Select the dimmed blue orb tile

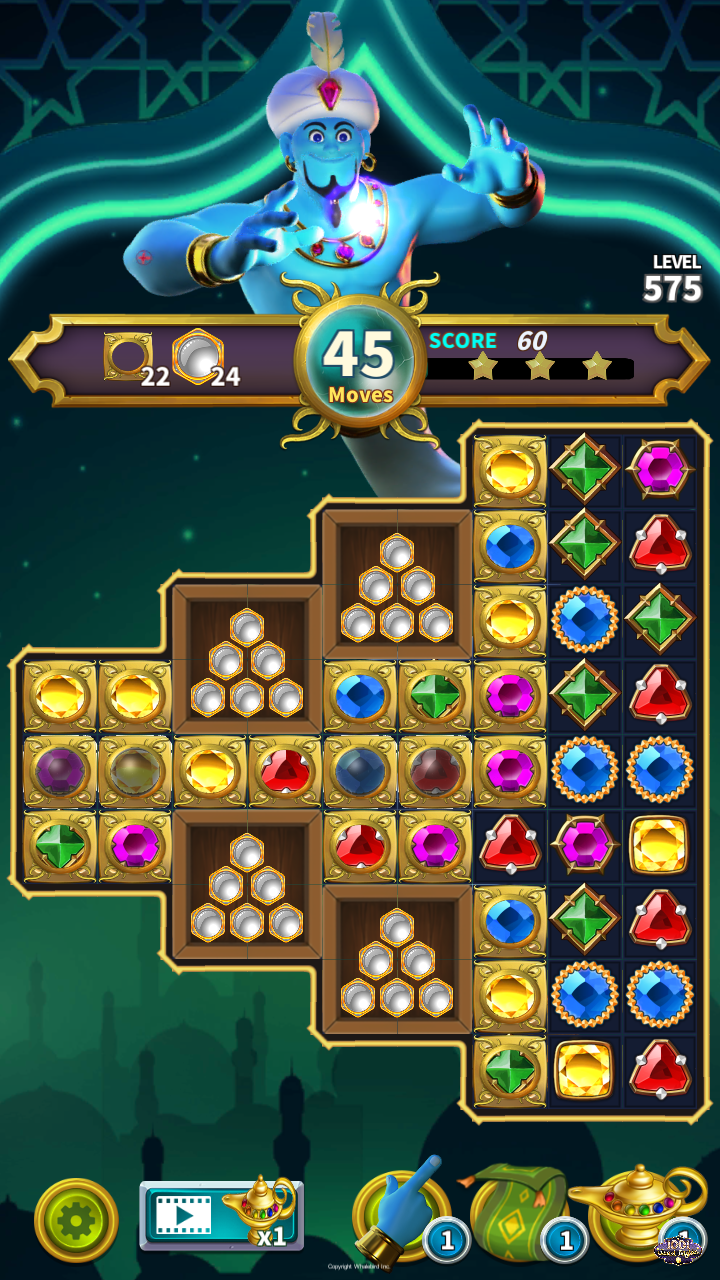click(360, 771)
